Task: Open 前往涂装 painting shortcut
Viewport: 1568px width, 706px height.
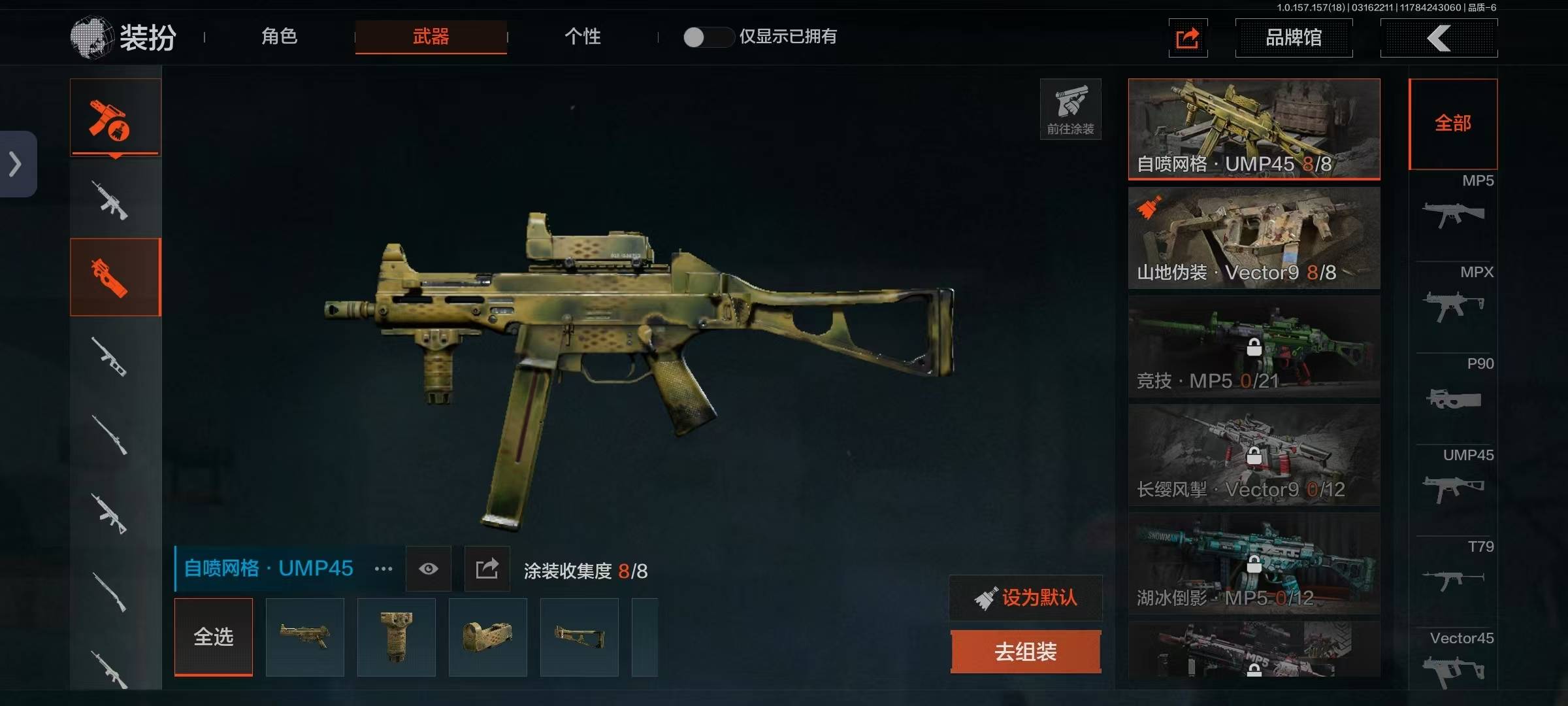Action: [1070, 109]
